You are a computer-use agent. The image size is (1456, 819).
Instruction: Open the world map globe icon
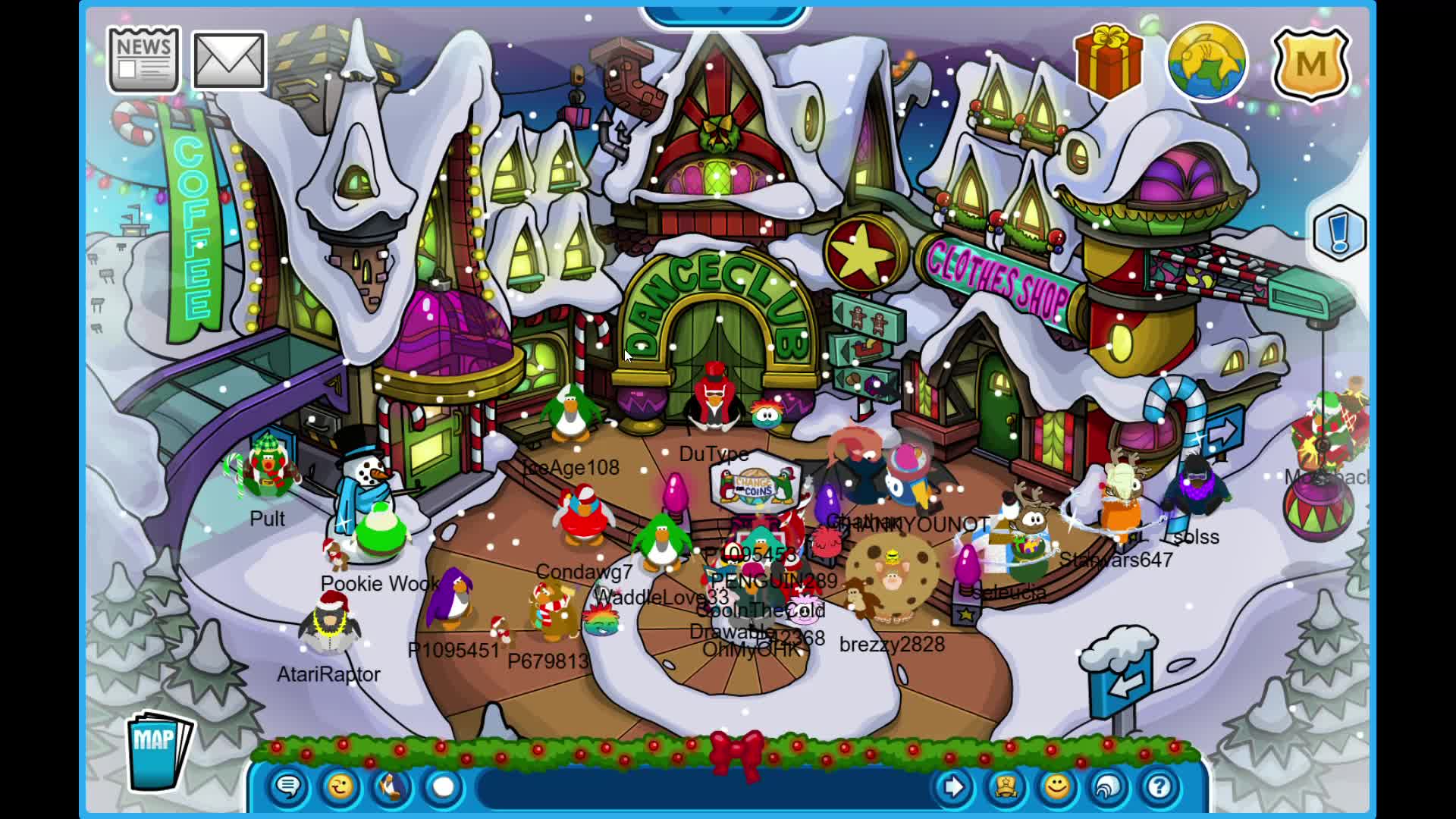click(1206, 61)
